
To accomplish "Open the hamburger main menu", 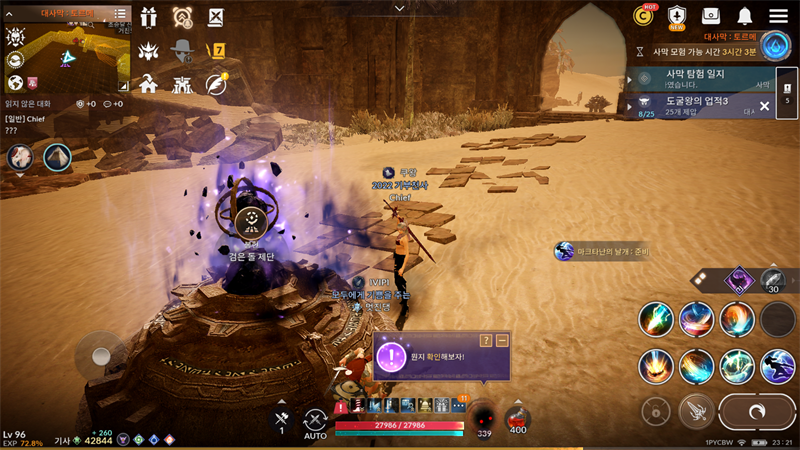I will [778, 16].
